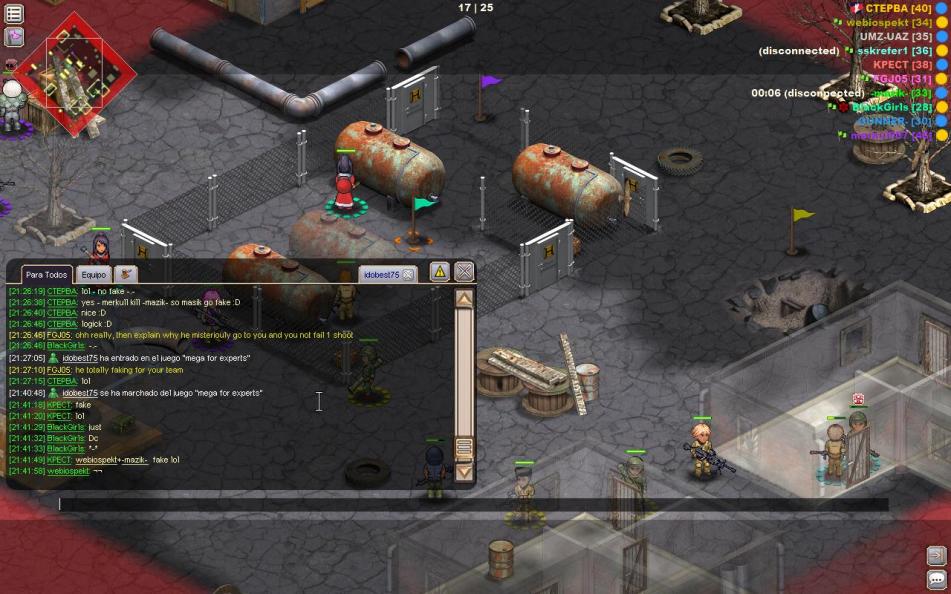Select player webiospekt in the player list
The width and height of the screenshot is (951, 594).
875,22
